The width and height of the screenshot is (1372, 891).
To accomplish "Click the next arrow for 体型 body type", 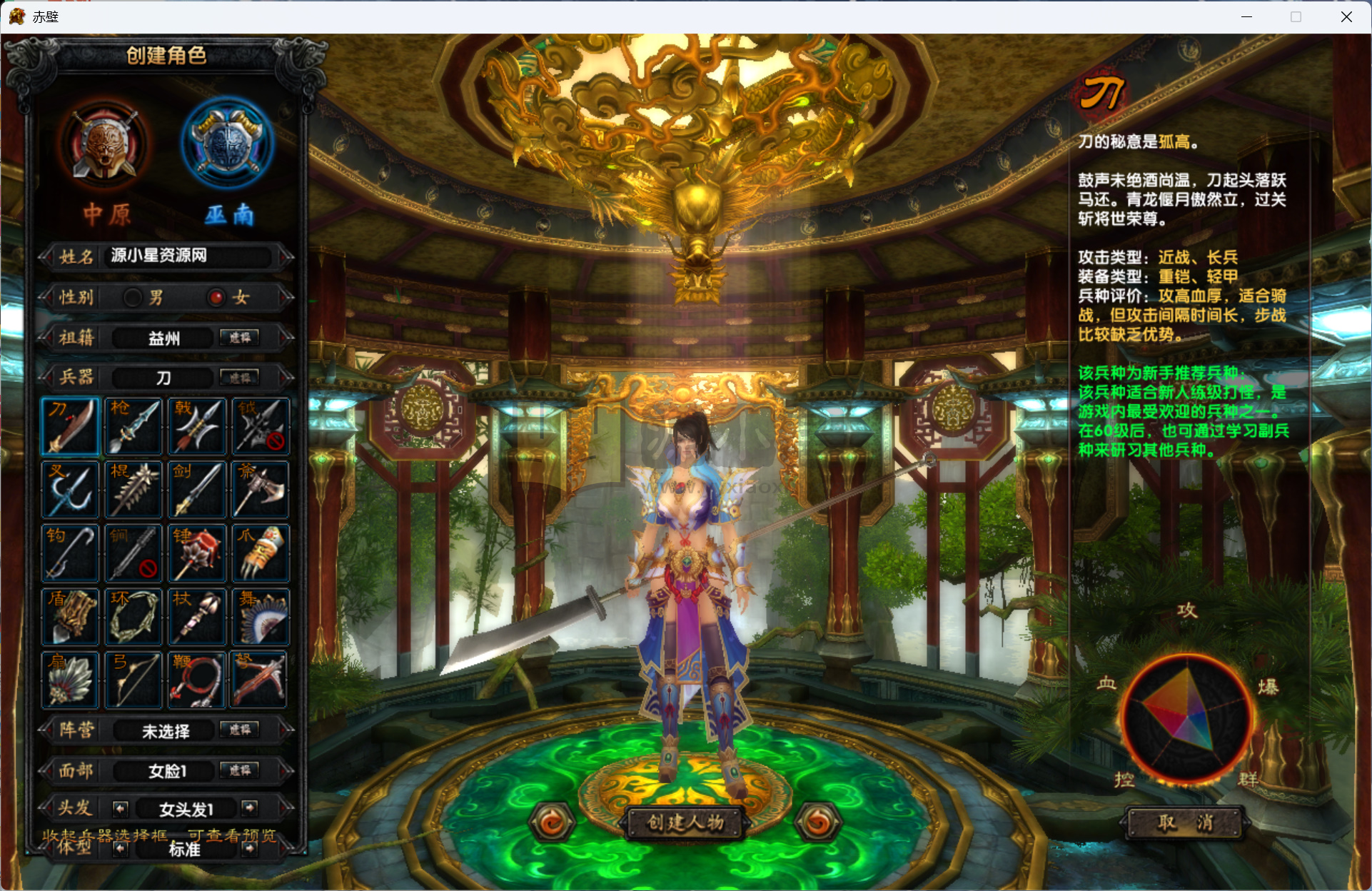I will coord(249,850).
